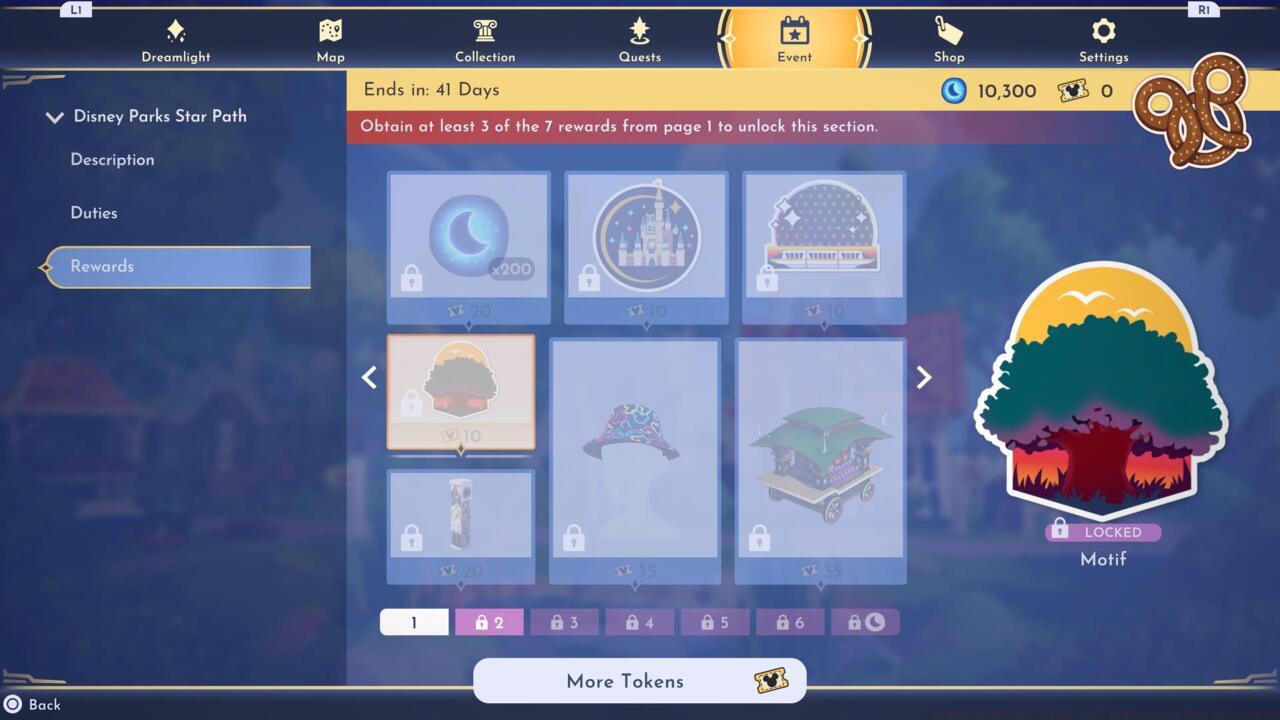1280x720 pixels.
Task: Select the monorail motif reward
Action: point(823,240)
